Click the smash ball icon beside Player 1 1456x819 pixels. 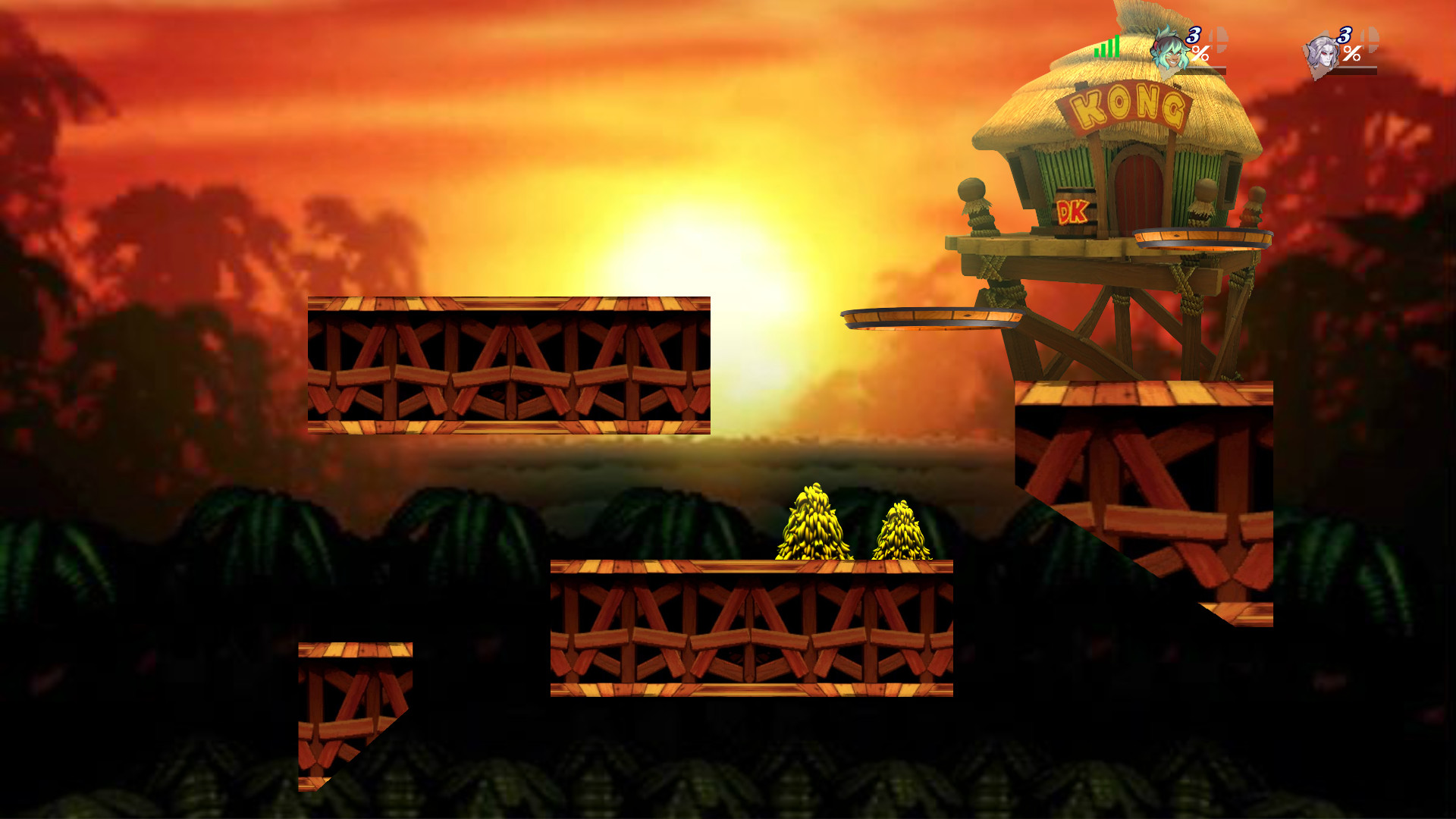coord(1219,39)
